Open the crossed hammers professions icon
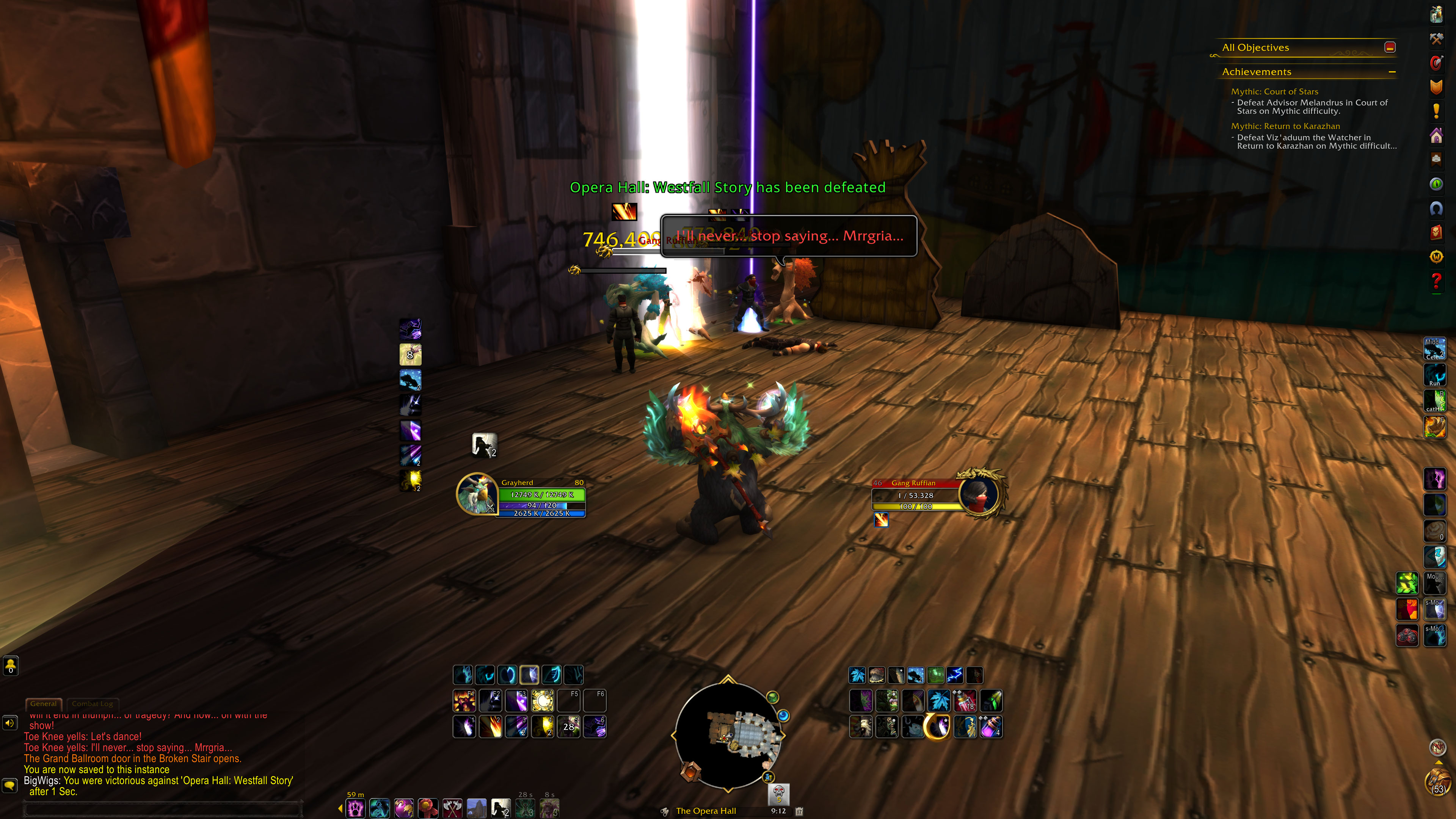This screenshot has height=819, width=1456. point(1436,38)
